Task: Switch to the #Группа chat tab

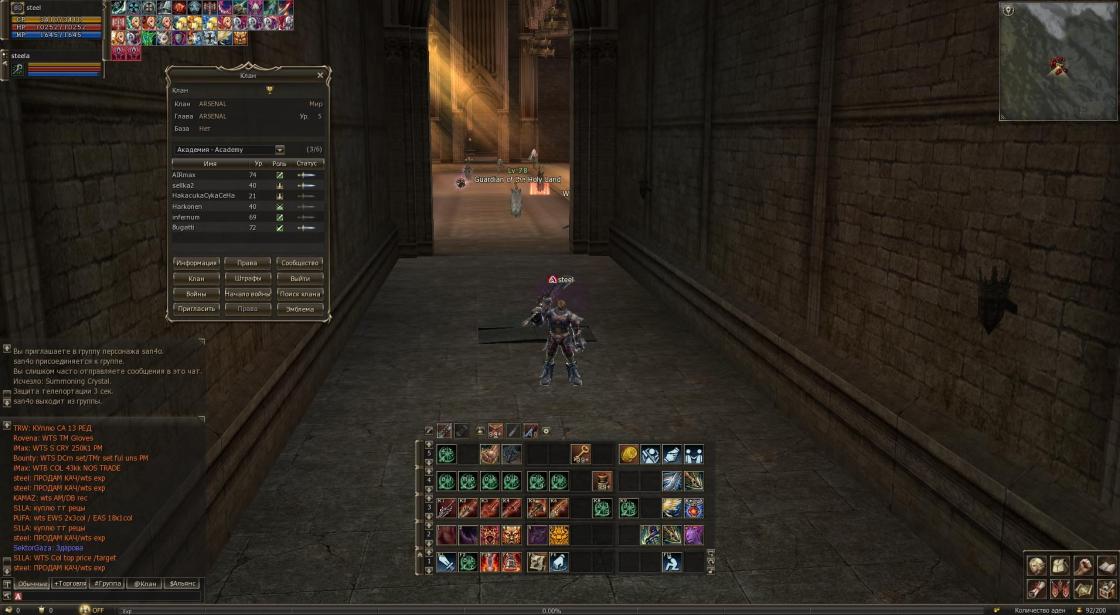Action: 107,582
